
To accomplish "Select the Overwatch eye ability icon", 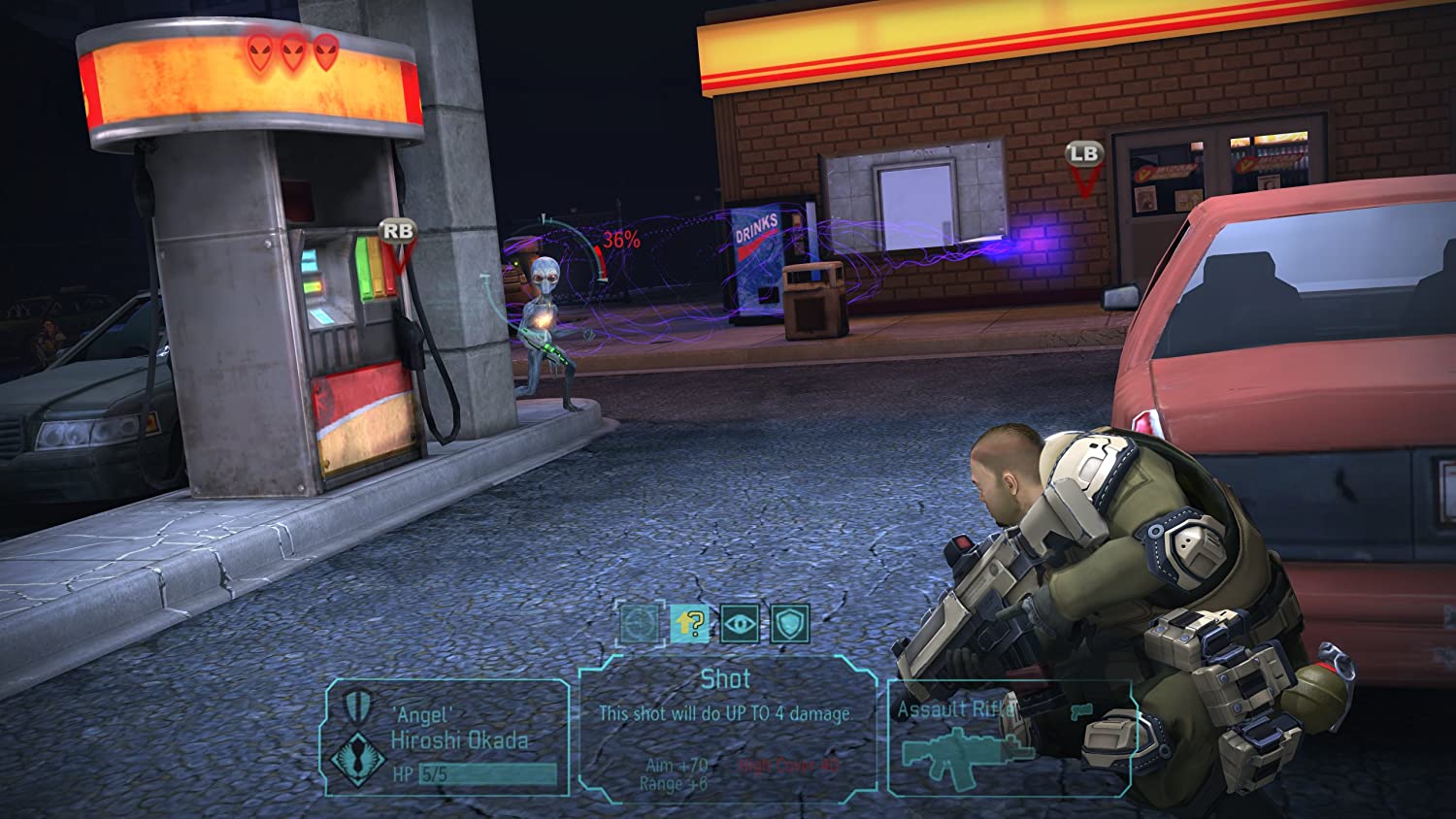I will coord(741,624).
